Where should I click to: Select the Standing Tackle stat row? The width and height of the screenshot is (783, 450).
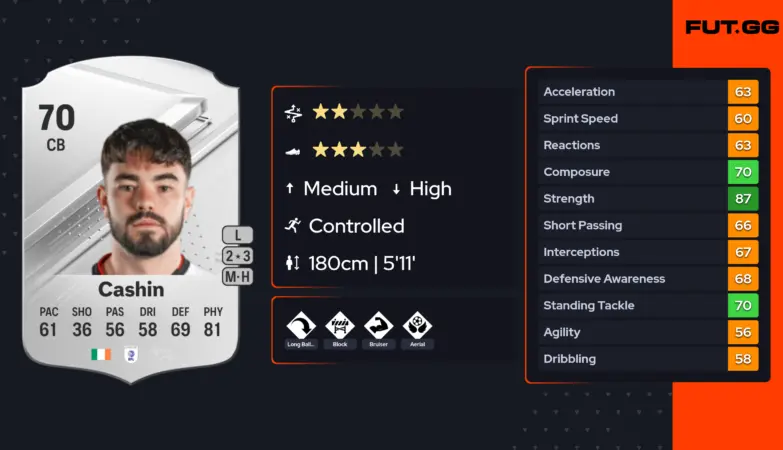647,305
